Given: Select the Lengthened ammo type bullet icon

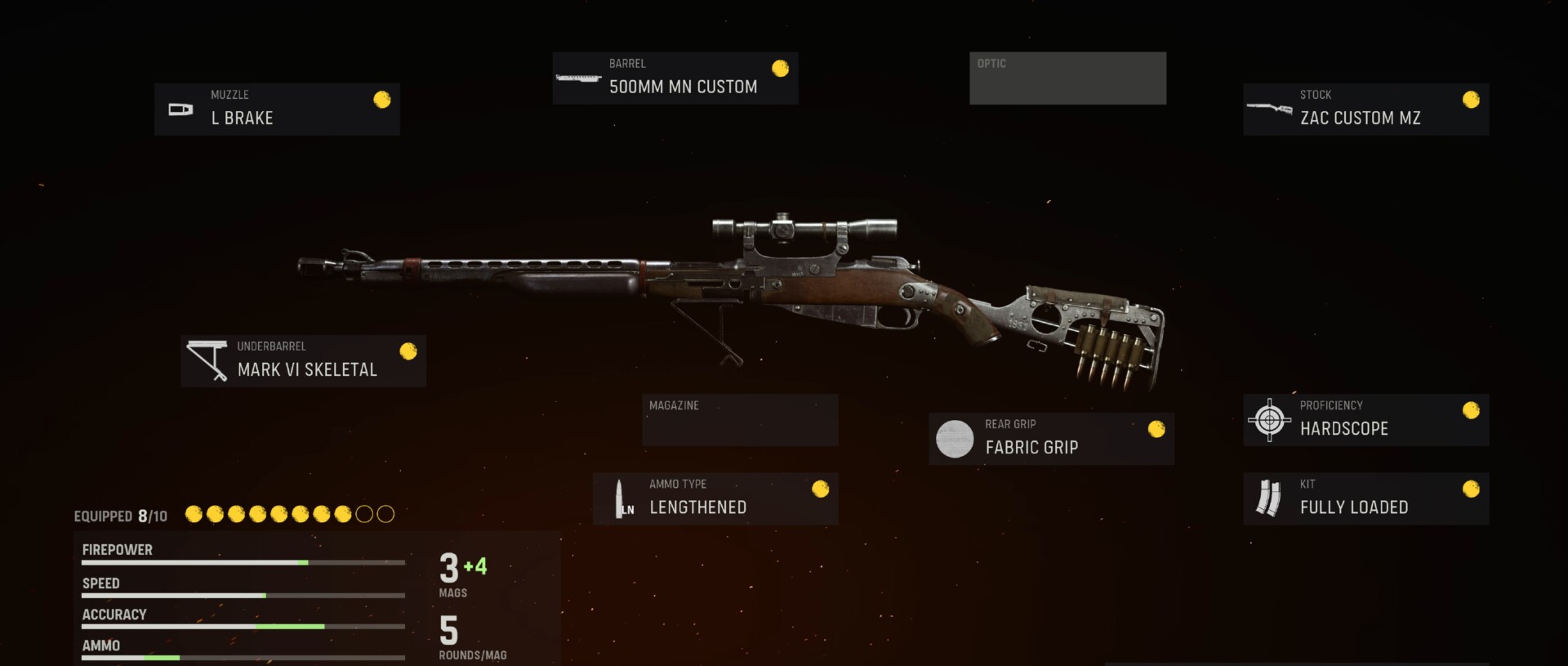Looking at the screenshot, I should (622, 498).
